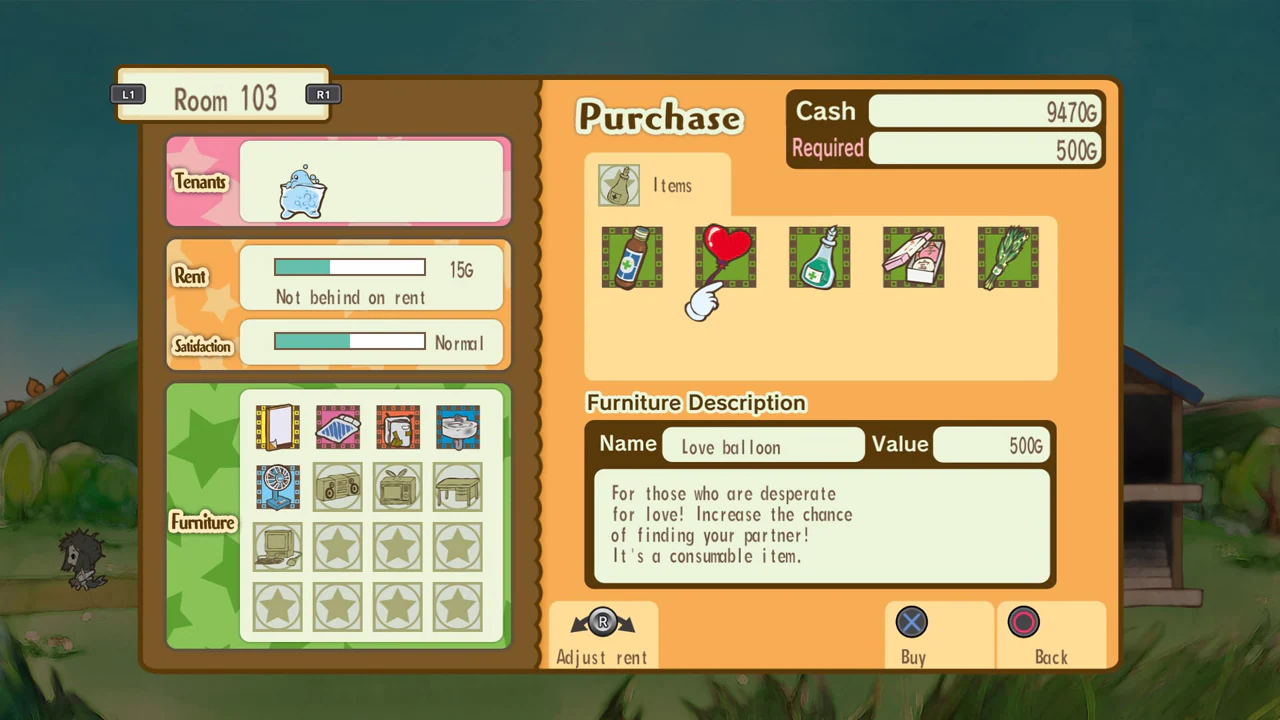Select the refrigerator furniture icon

pyautogui.click(x=397, y=428)
